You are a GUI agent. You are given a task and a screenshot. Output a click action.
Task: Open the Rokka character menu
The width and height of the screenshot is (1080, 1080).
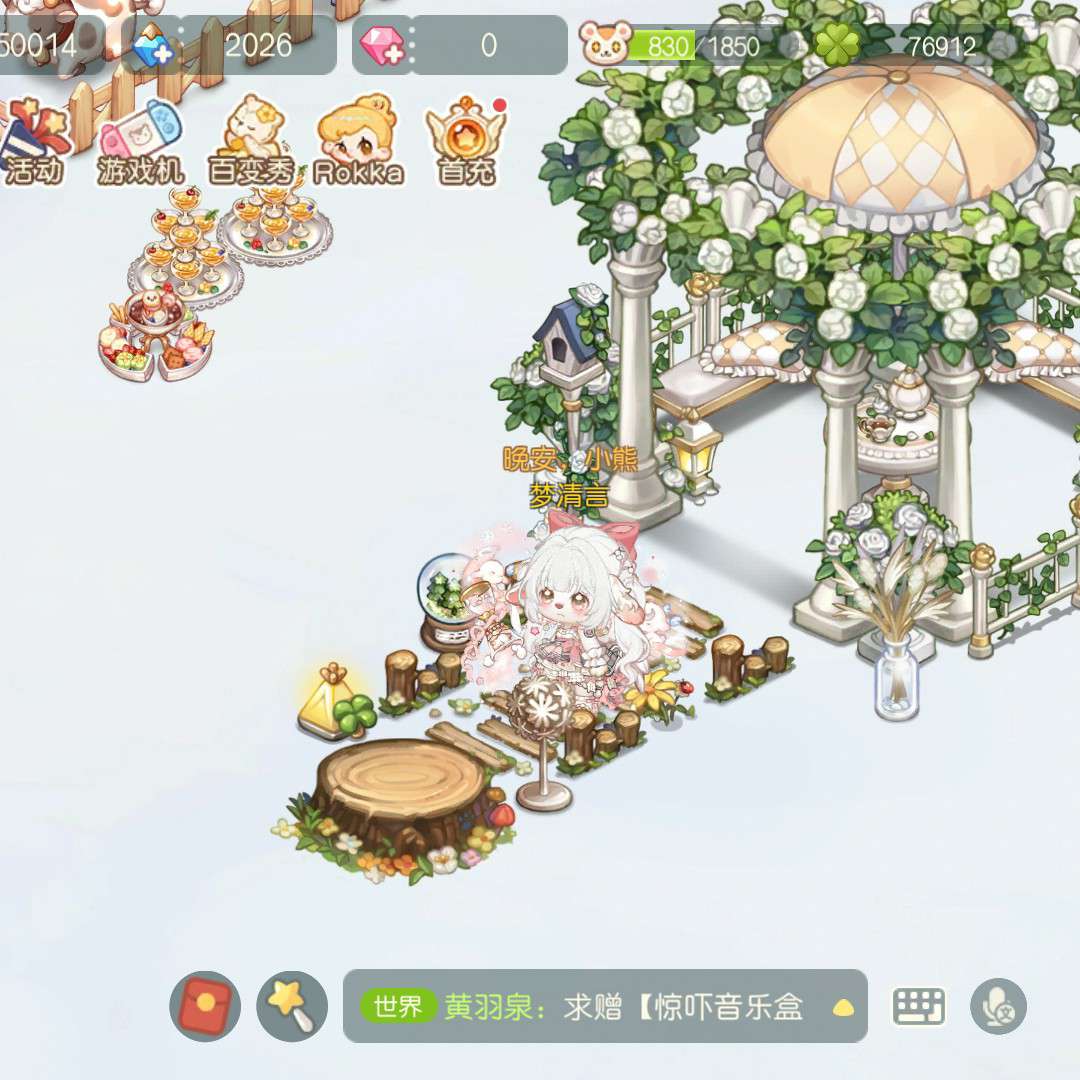coord(358,140)
